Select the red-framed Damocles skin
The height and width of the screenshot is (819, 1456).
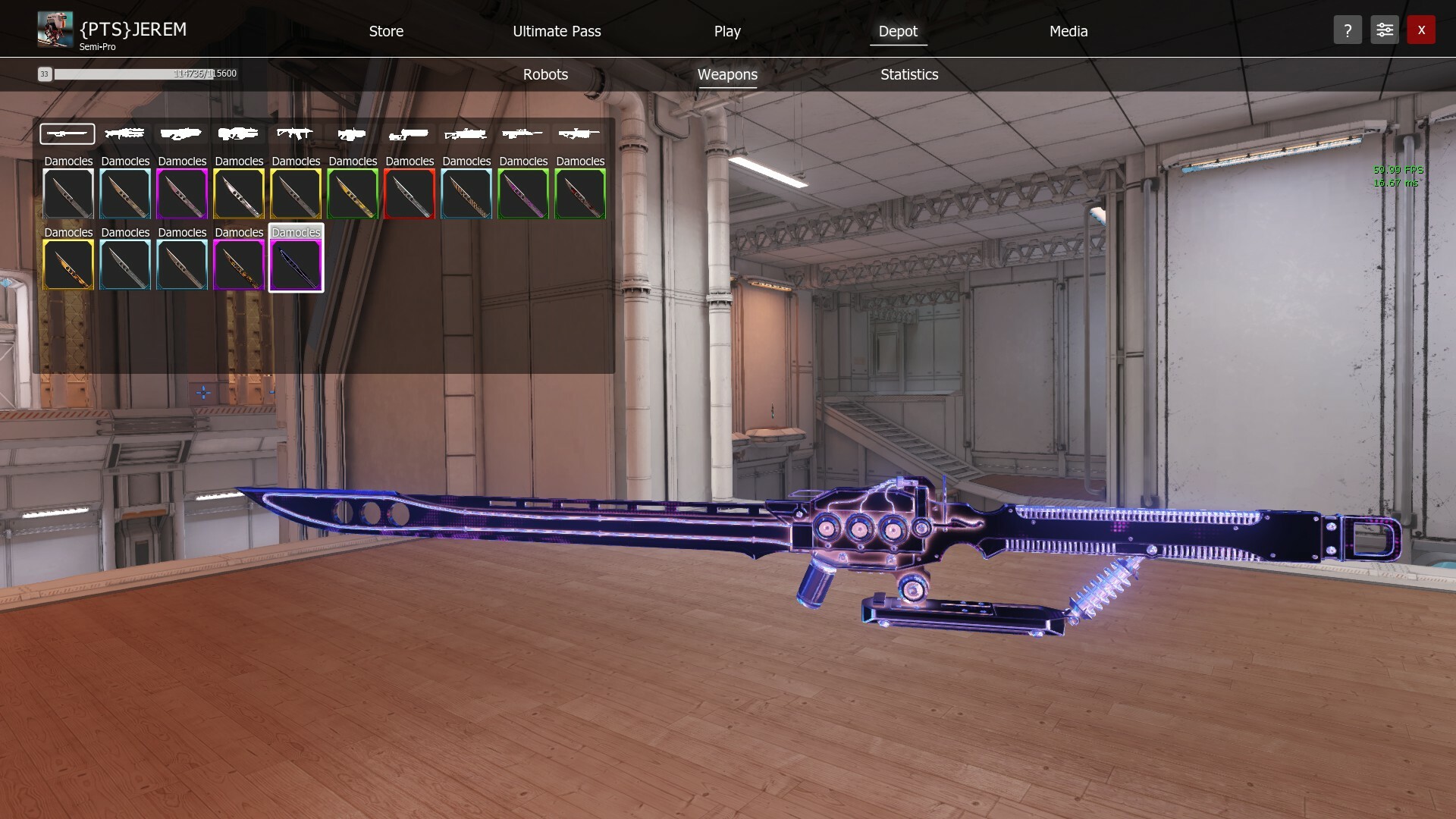(409, 194)
